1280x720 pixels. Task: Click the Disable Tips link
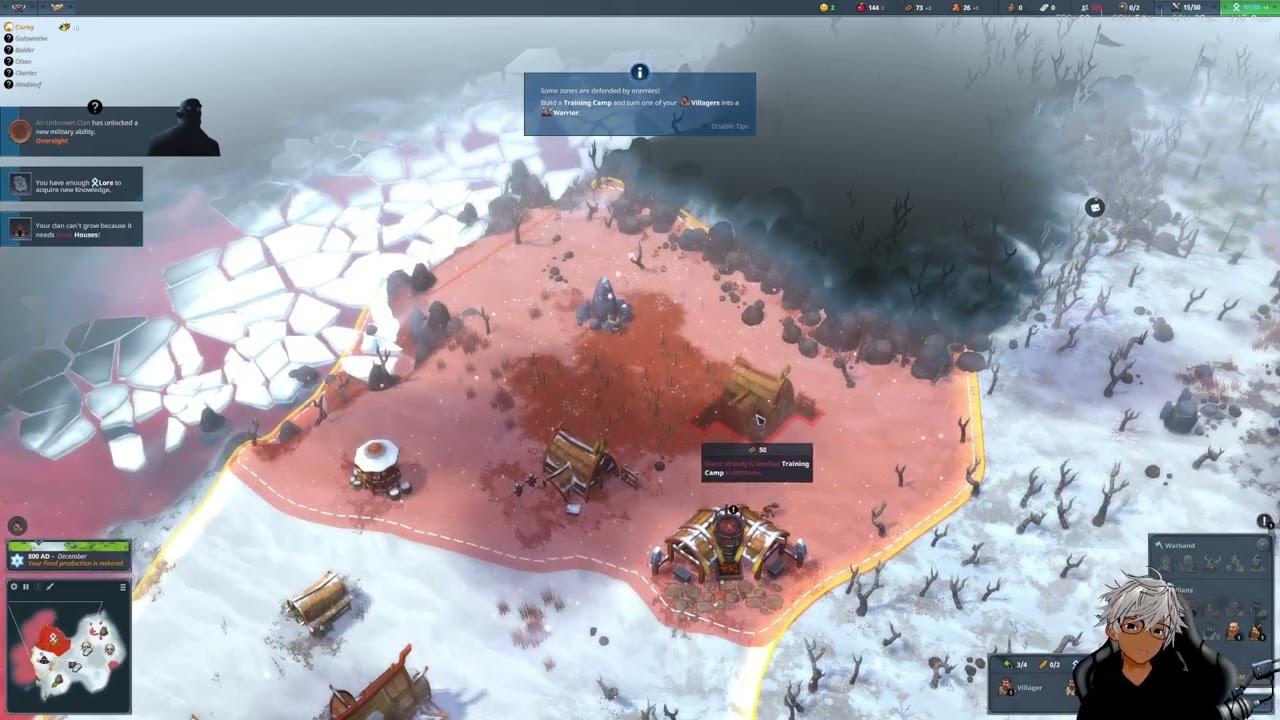coord(729,126)
